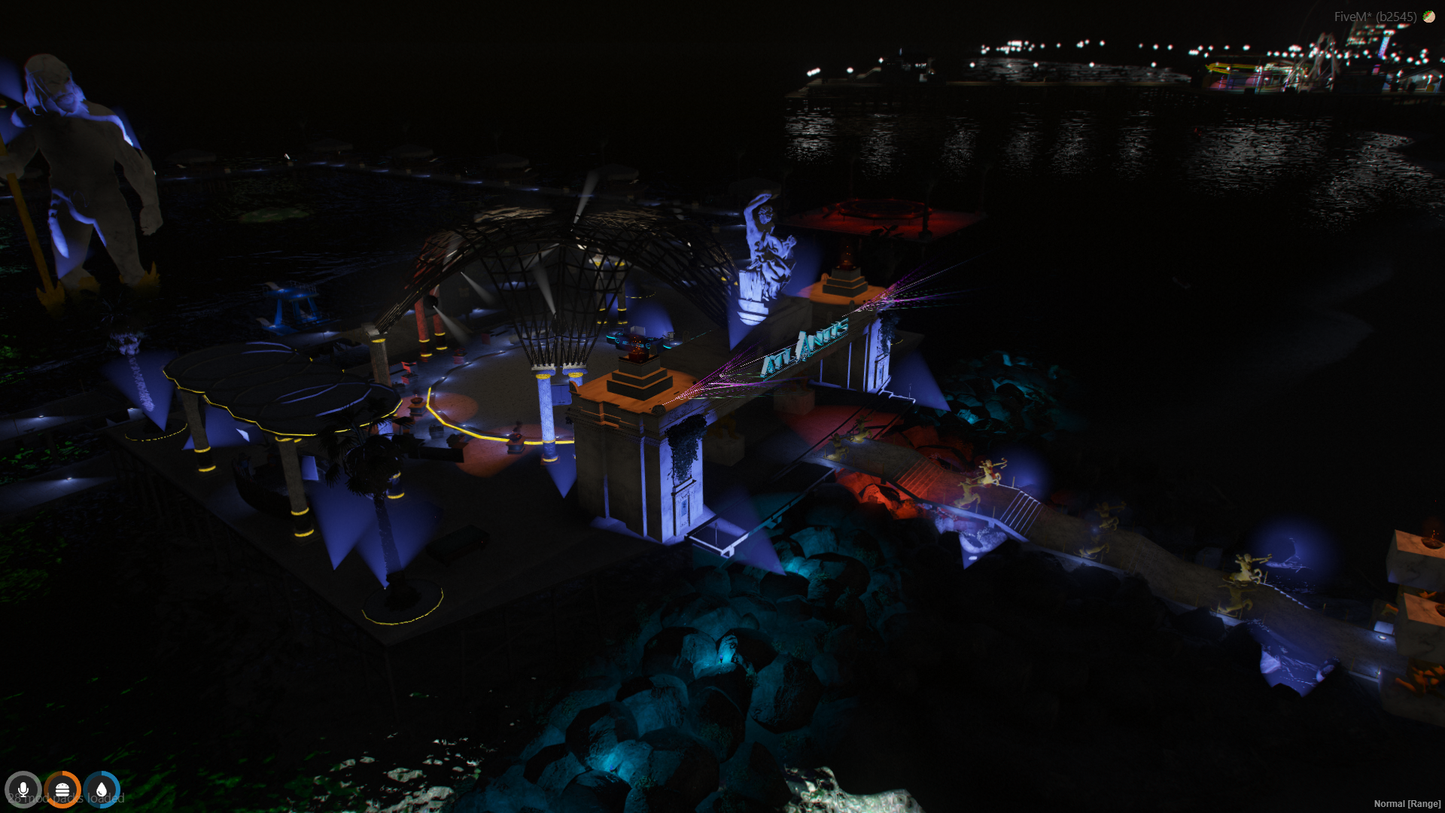This screenshot has height=813, width=1445.
Task: Open the FiveM build b2545 version dropdown
Action: 1375,16
